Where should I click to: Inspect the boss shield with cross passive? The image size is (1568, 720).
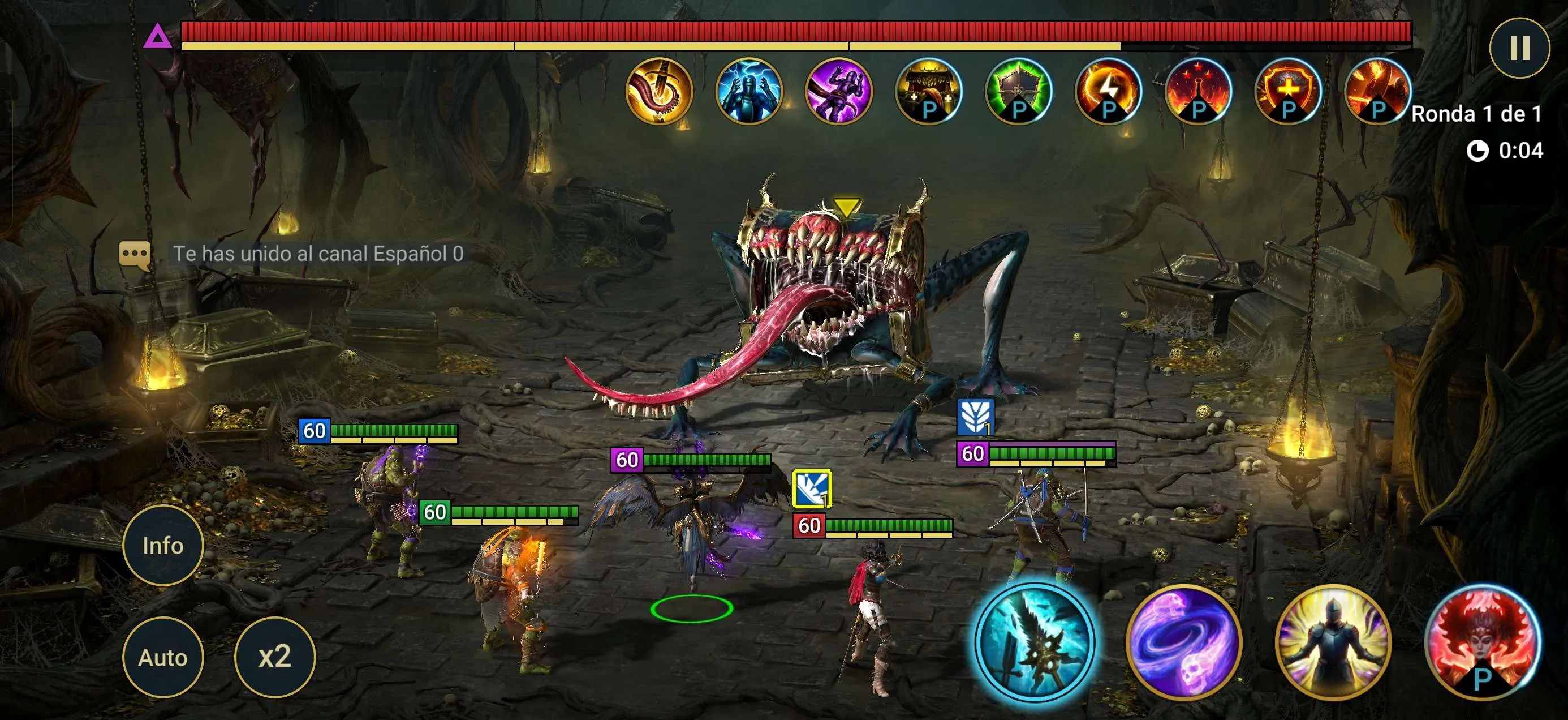[1287, 91]
